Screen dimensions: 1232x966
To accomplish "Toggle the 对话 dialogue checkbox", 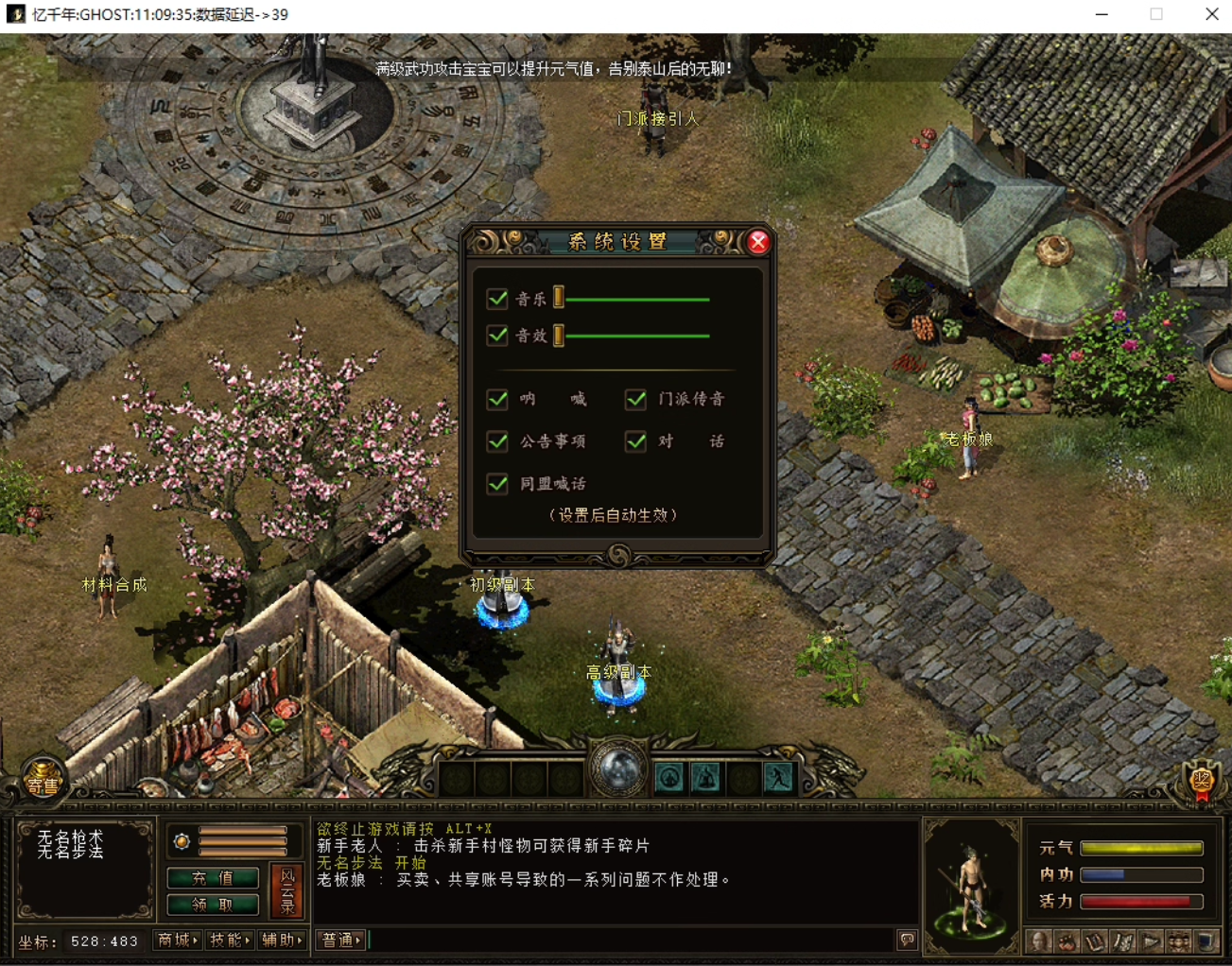I will point(636,441).
